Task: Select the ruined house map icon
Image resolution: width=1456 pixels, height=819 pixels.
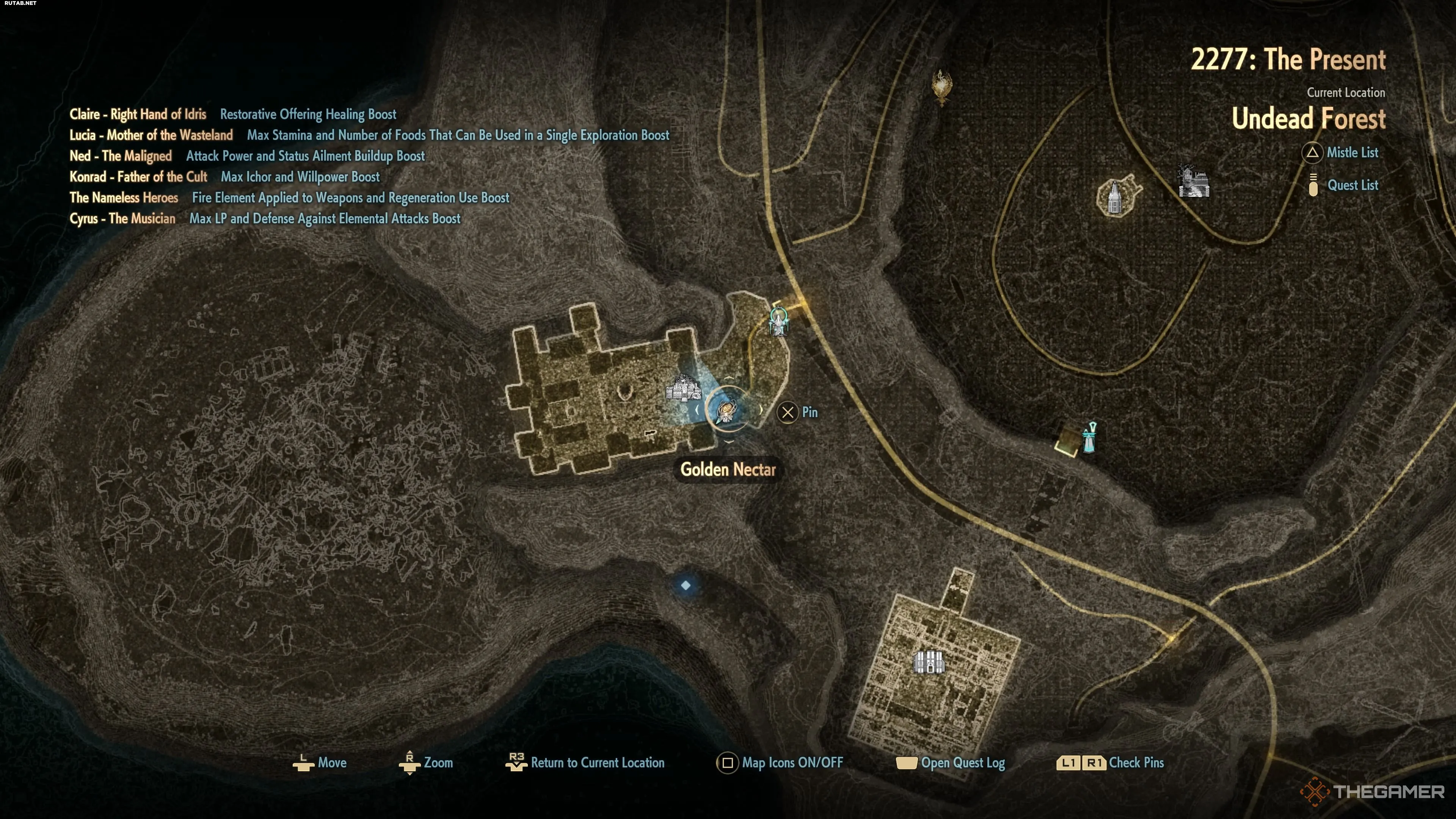Action: (1193, 182)
